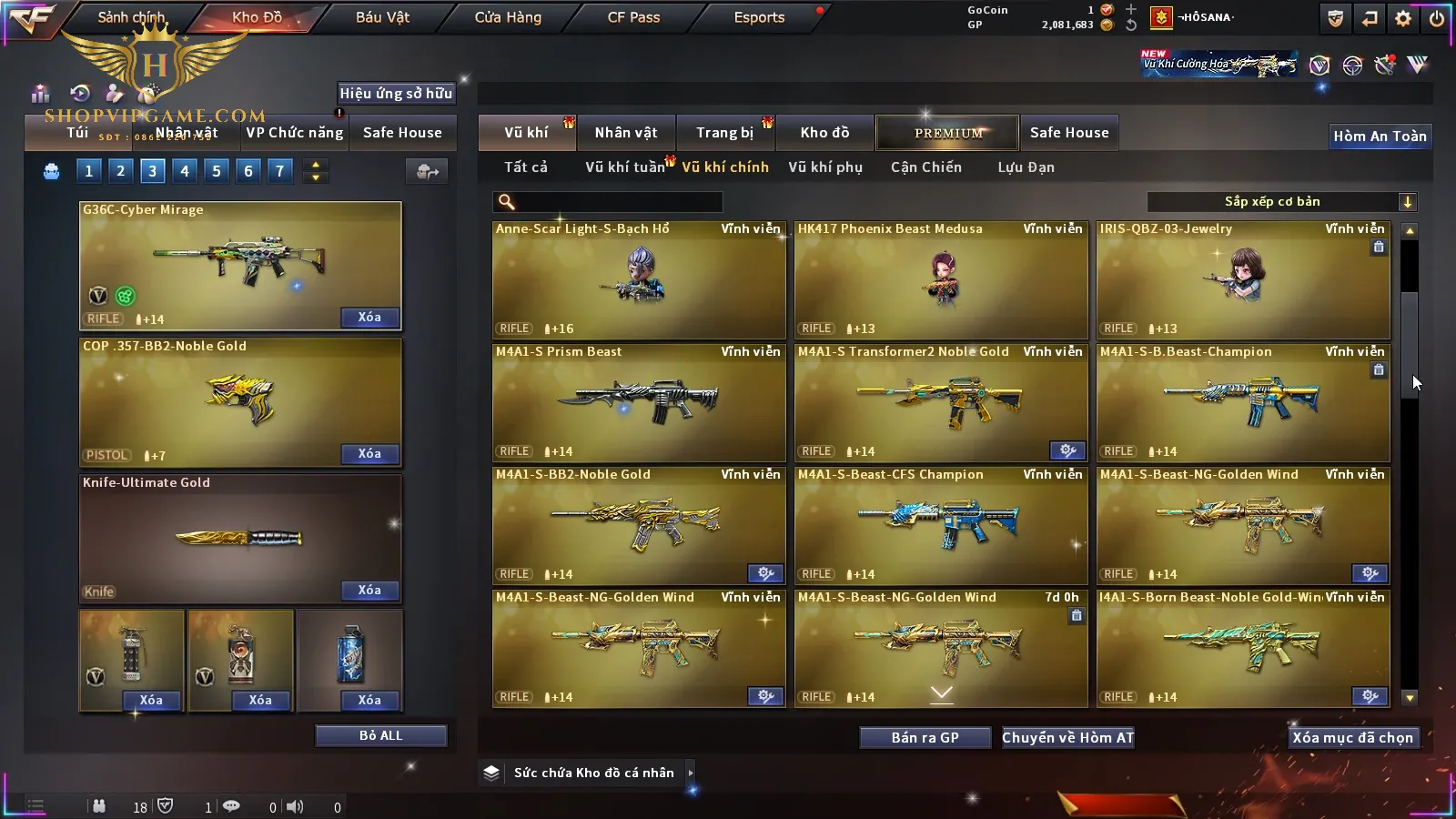Screen dimensions: 1456x819
Task: Open the Sắp xếp cơ bản sort dropdown
Action: [1281, 202]
